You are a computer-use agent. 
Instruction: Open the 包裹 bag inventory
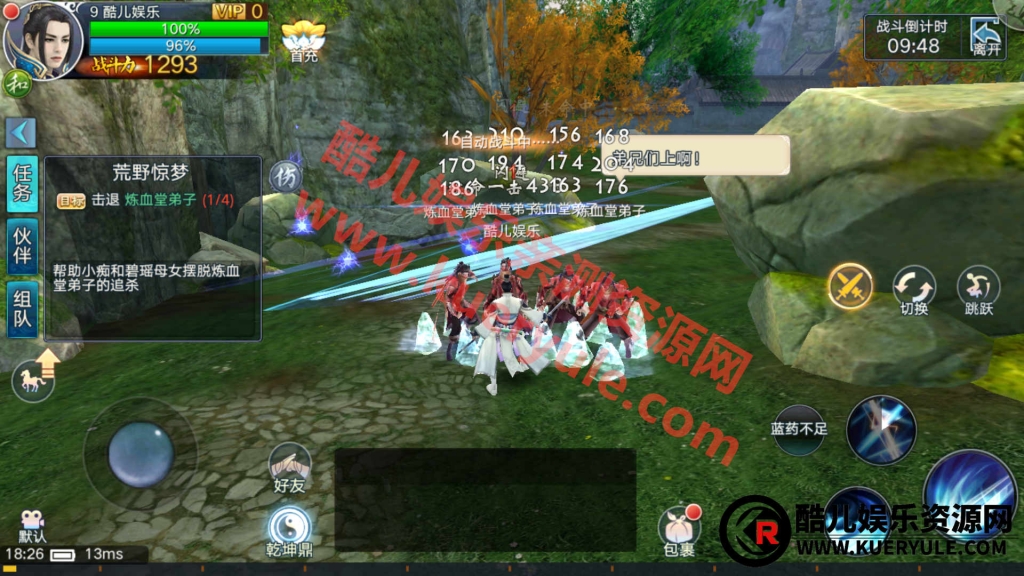[x=678, y=530]
